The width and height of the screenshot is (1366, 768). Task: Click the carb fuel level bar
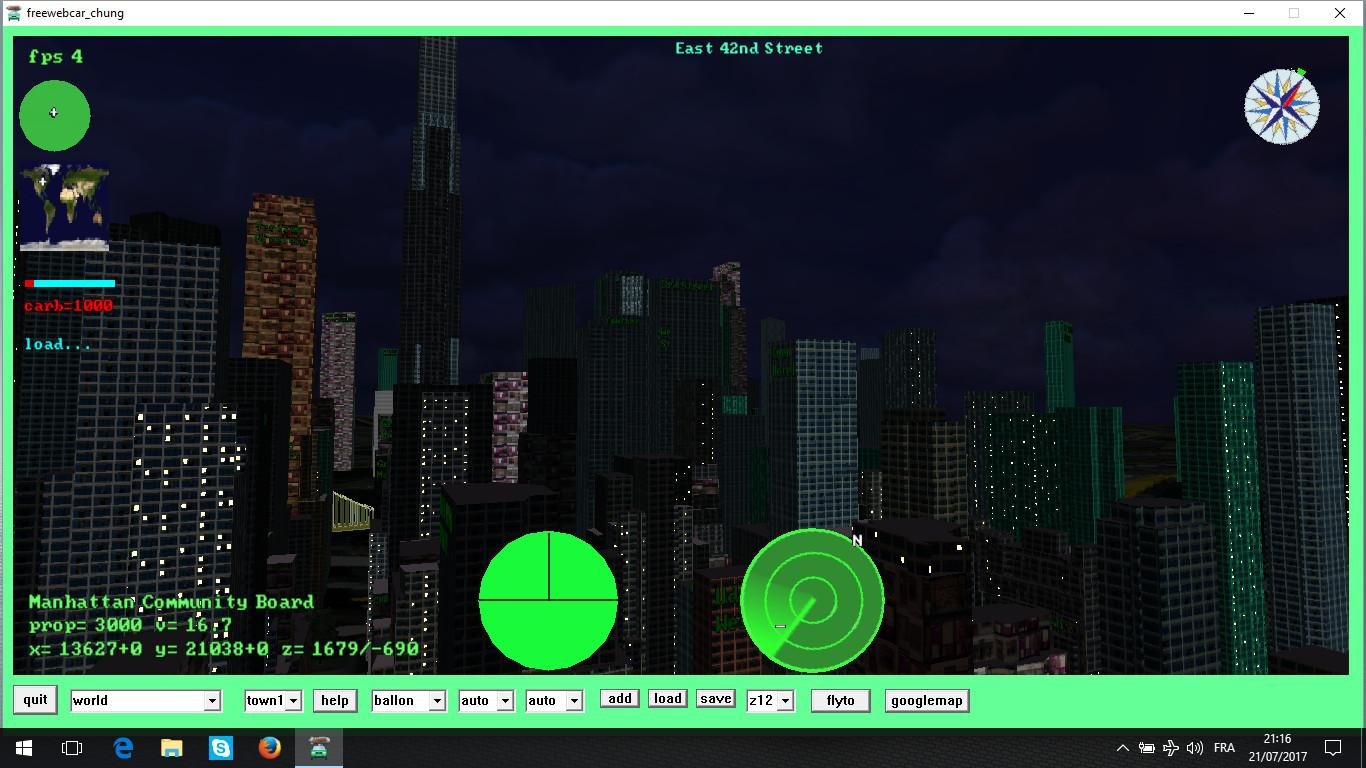tap(70, 283)
